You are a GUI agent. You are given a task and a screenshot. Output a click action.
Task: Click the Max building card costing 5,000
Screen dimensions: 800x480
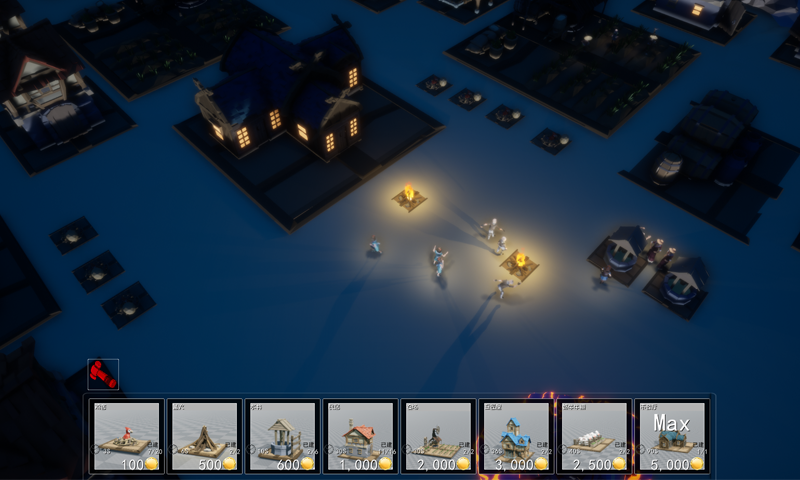[x=672, y=437]
